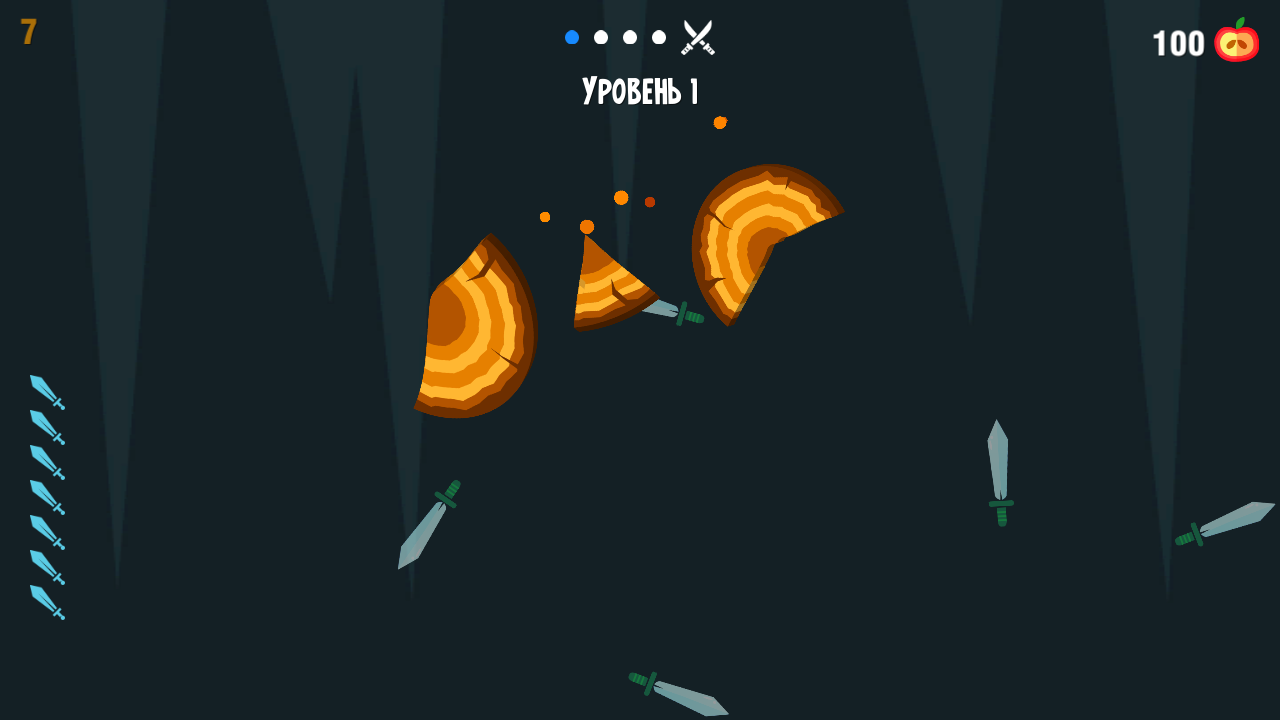This screenshot has height=720, width=1280.
Task: Click the orange dot above the log pieces
Action: [718, 124]
